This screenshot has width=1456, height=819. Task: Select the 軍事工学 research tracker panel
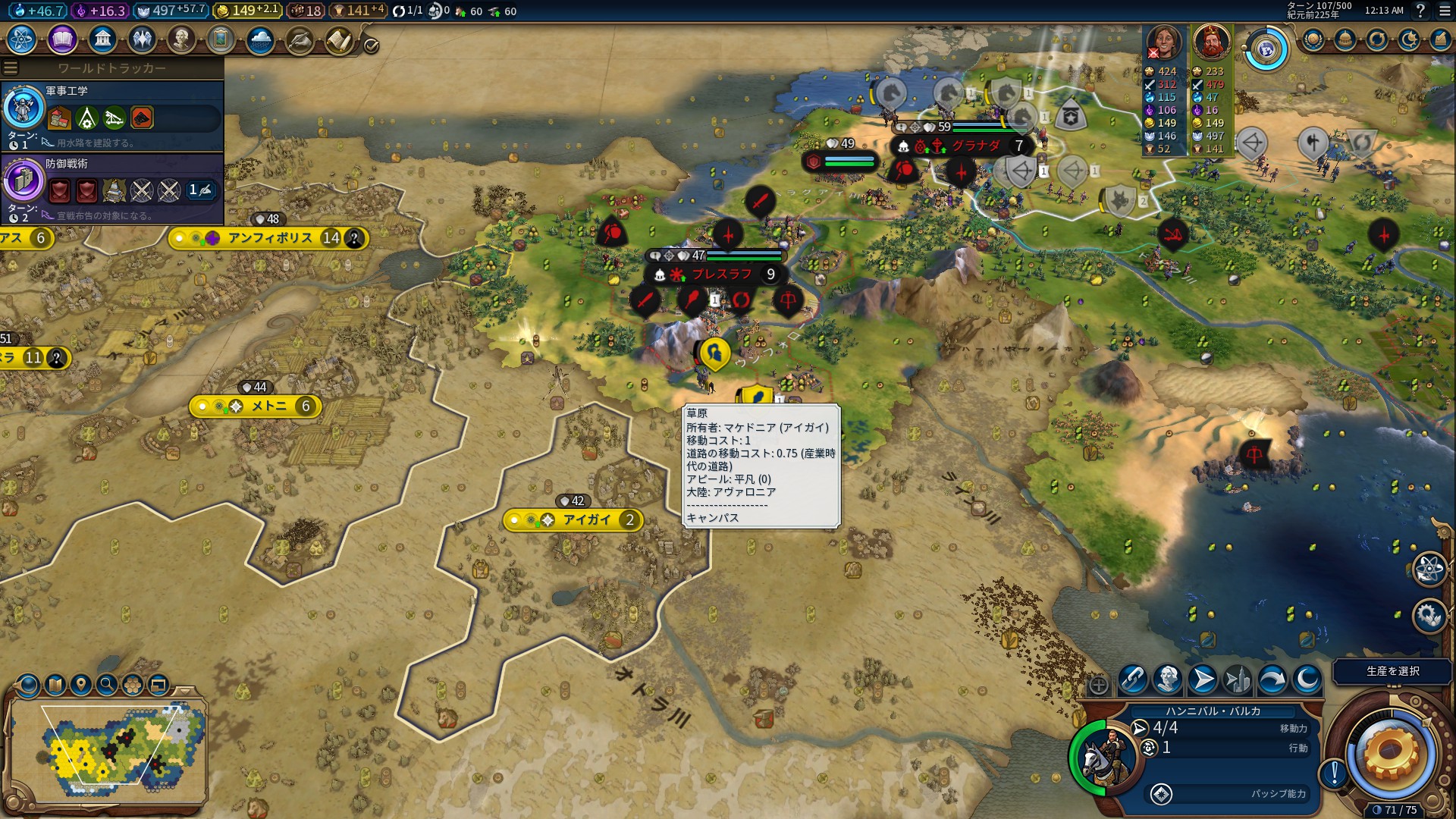(x=112, y=116)
